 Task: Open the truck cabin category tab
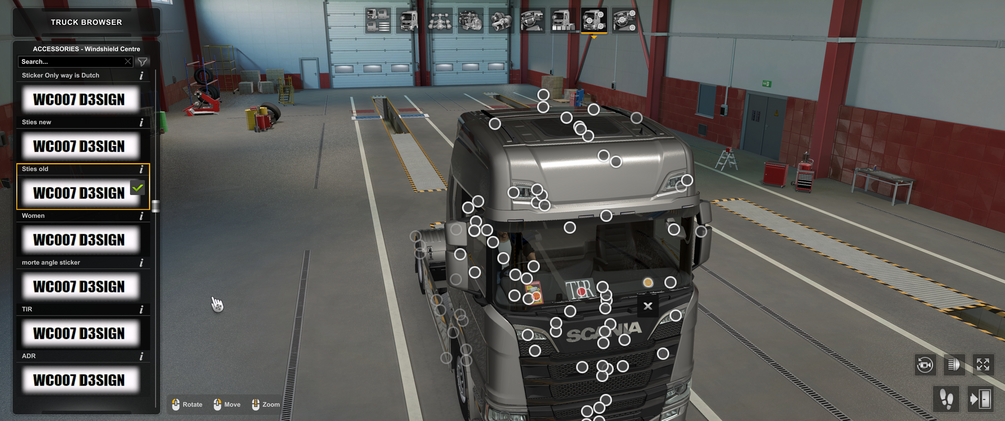(408, 19)
